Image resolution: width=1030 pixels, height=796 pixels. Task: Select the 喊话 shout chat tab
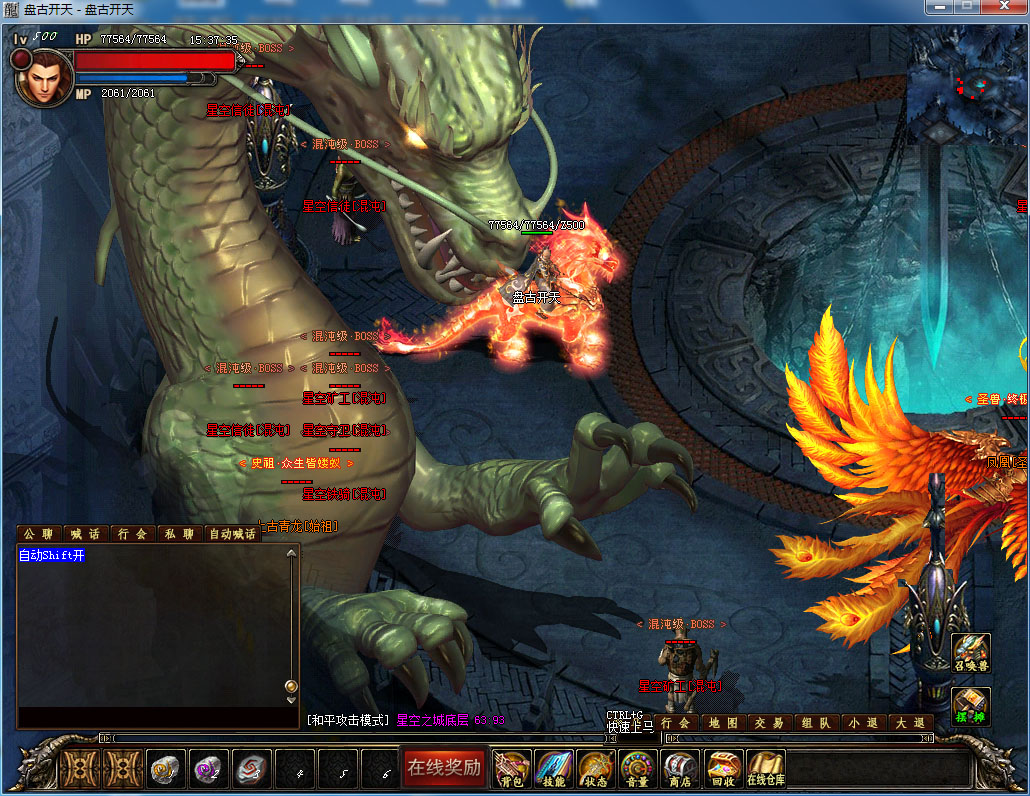(86, 534)
